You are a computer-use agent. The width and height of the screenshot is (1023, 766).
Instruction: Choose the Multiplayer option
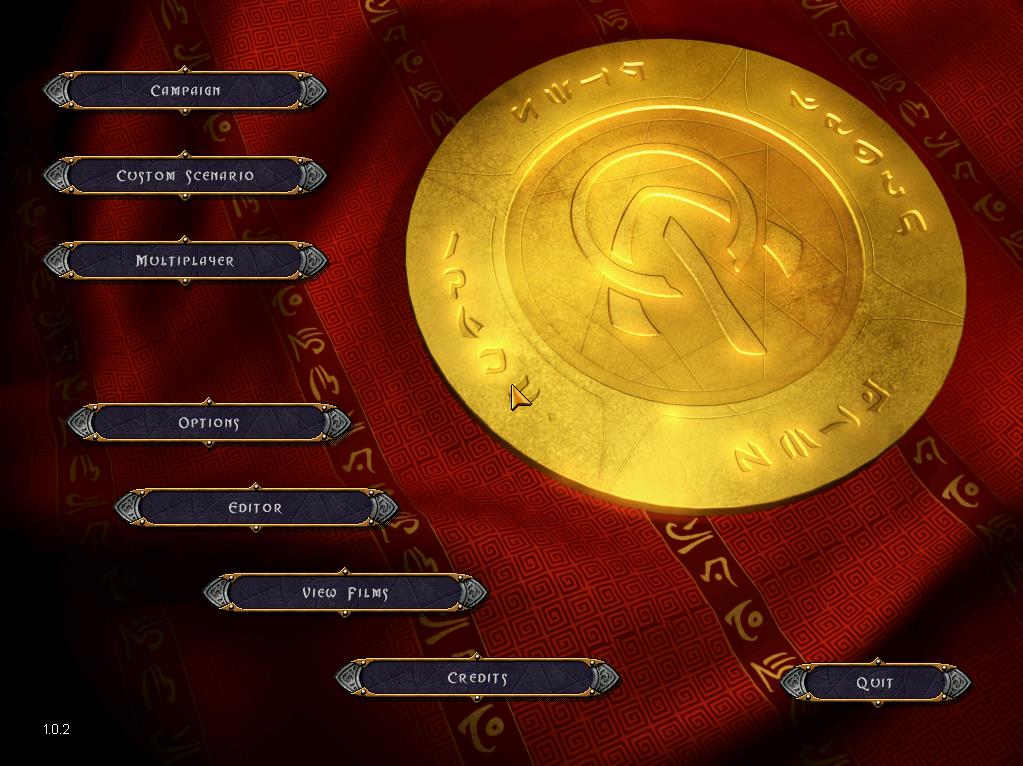[185, 261]
